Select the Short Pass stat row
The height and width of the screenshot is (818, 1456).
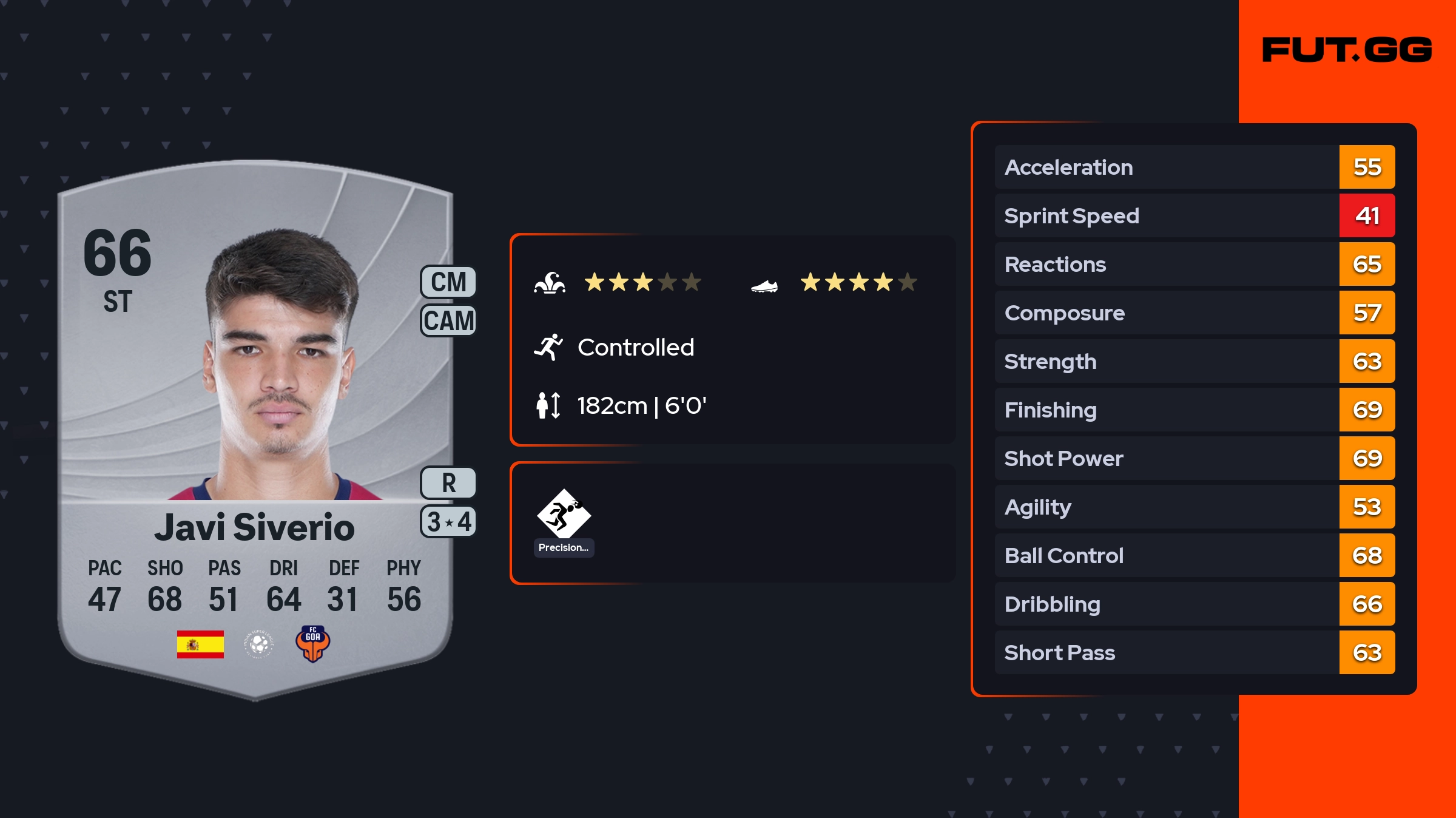point(1194,652)
